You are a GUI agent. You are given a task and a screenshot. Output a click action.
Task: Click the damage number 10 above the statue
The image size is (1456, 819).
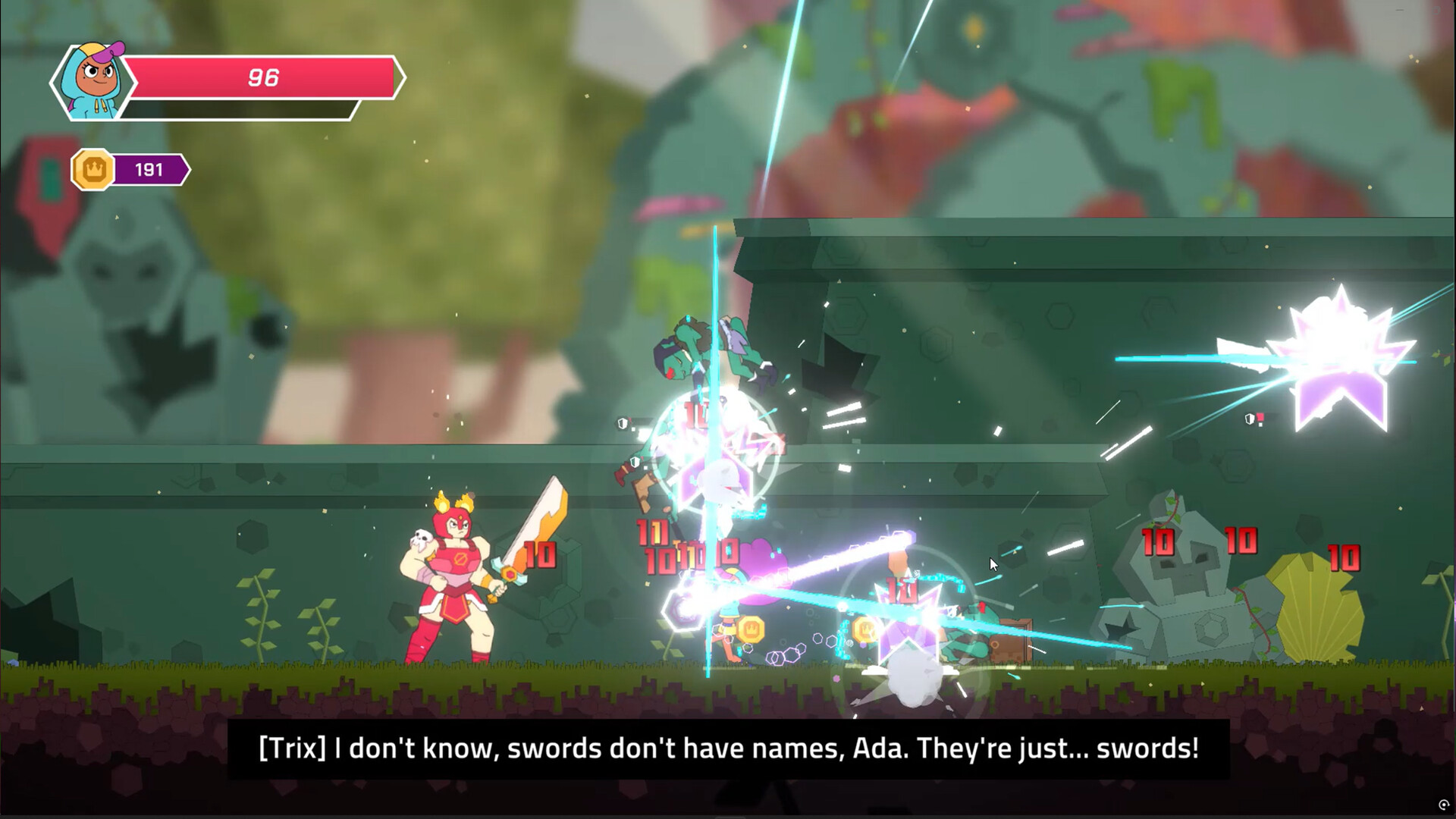click(1158, 541)
